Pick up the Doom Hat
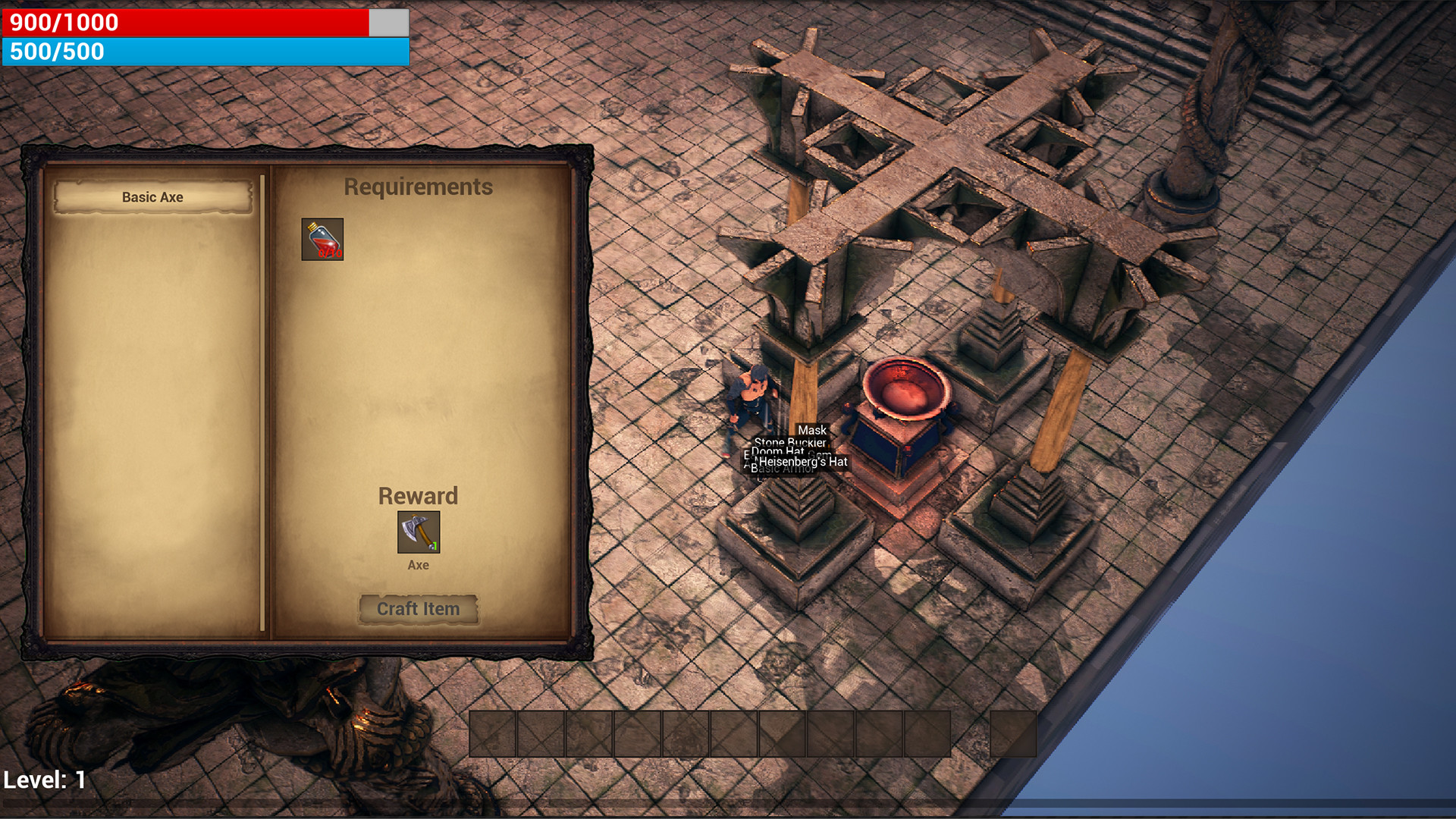 click(x=777, y=452)
